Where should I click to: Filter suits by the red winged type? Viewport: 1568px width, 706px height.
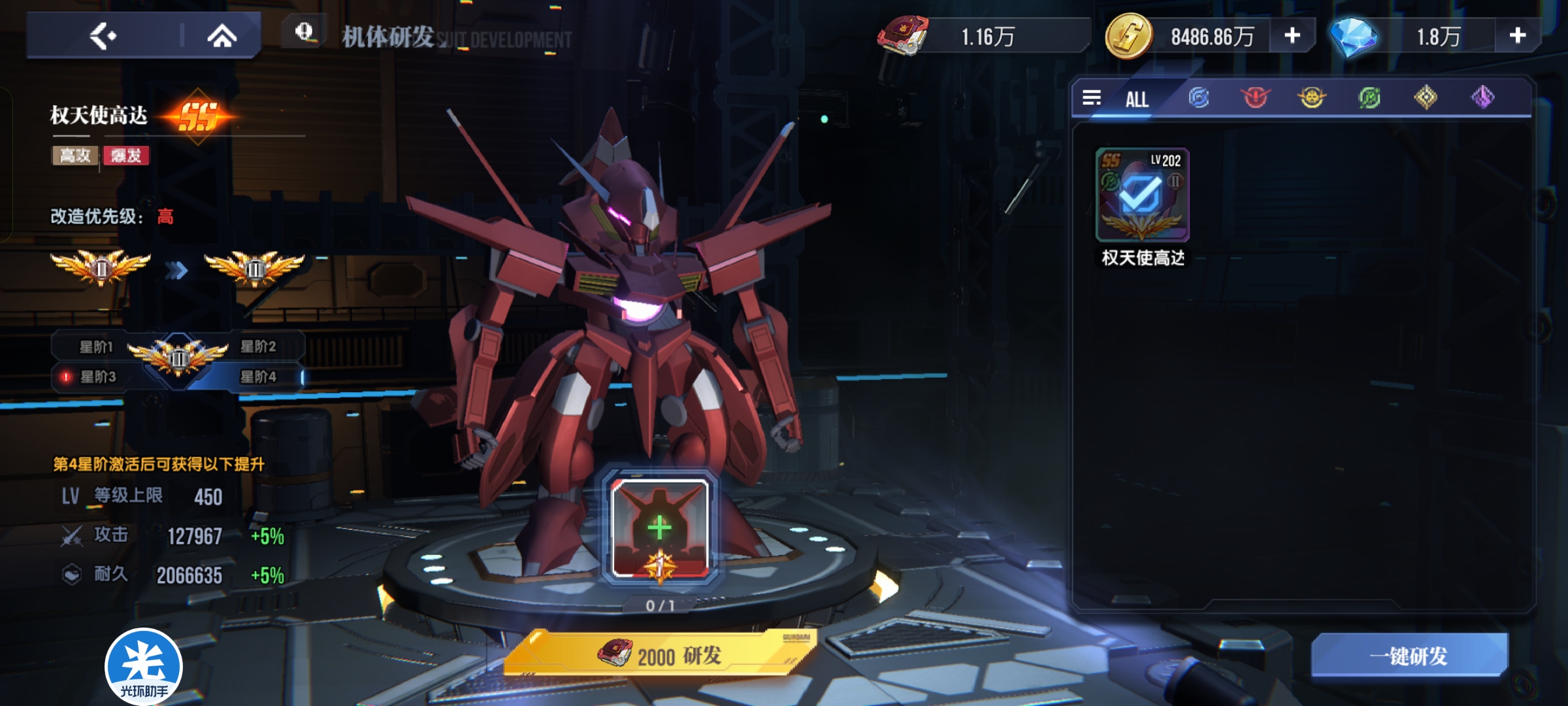coord(1254,98)
